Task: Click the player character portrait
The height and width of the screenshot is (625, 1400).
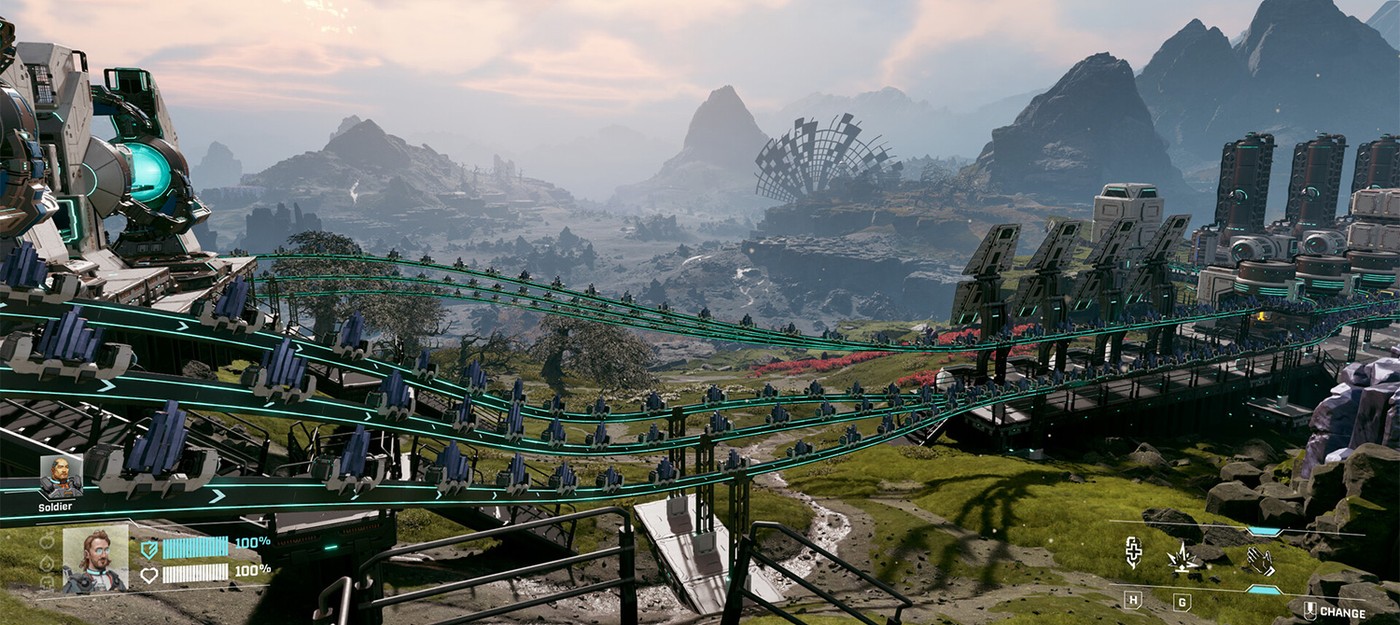Action: tap(96, 559)
